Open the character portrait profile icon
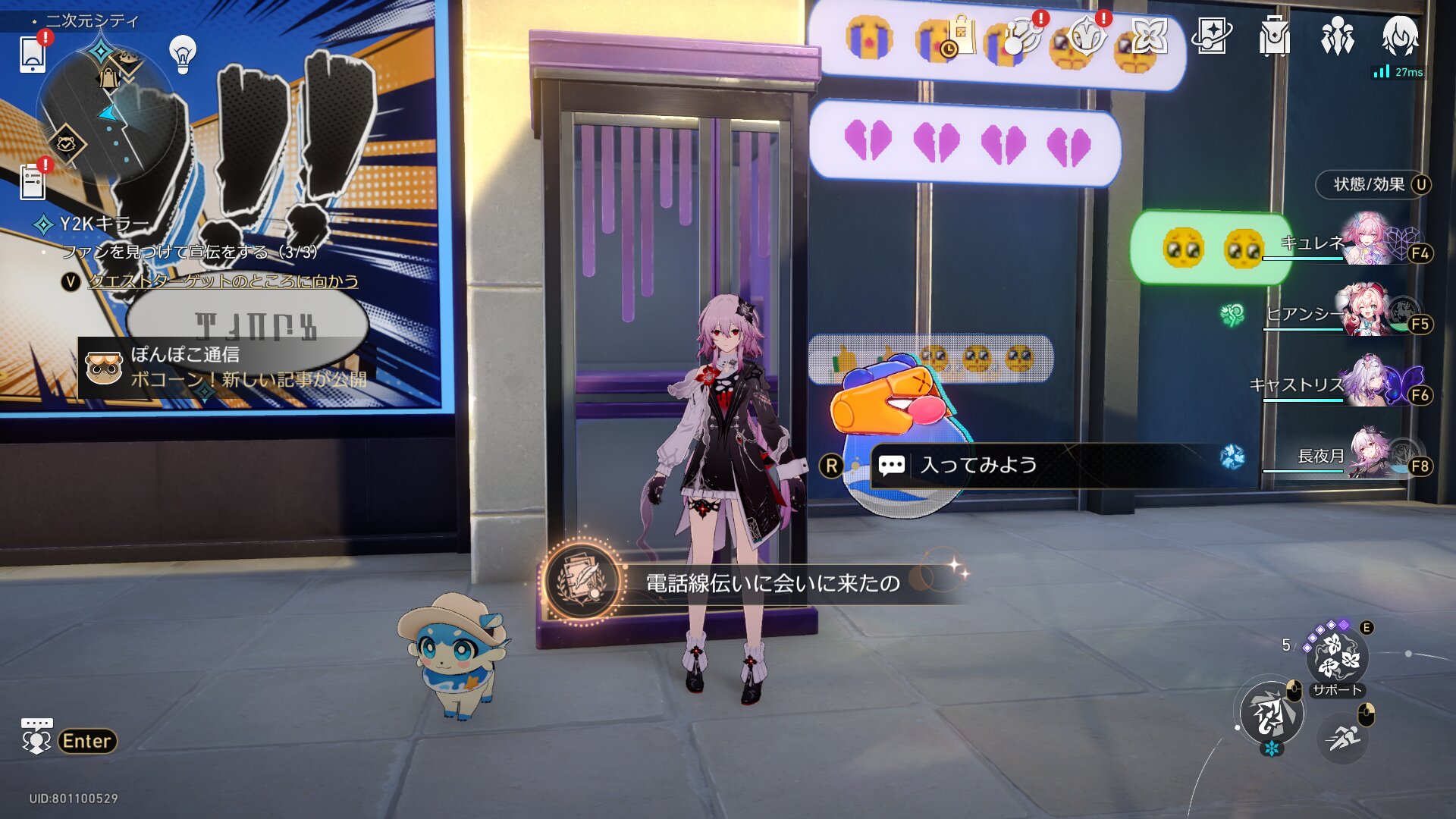Screen dimensions: 1456x819 [x=1400, y=36]
